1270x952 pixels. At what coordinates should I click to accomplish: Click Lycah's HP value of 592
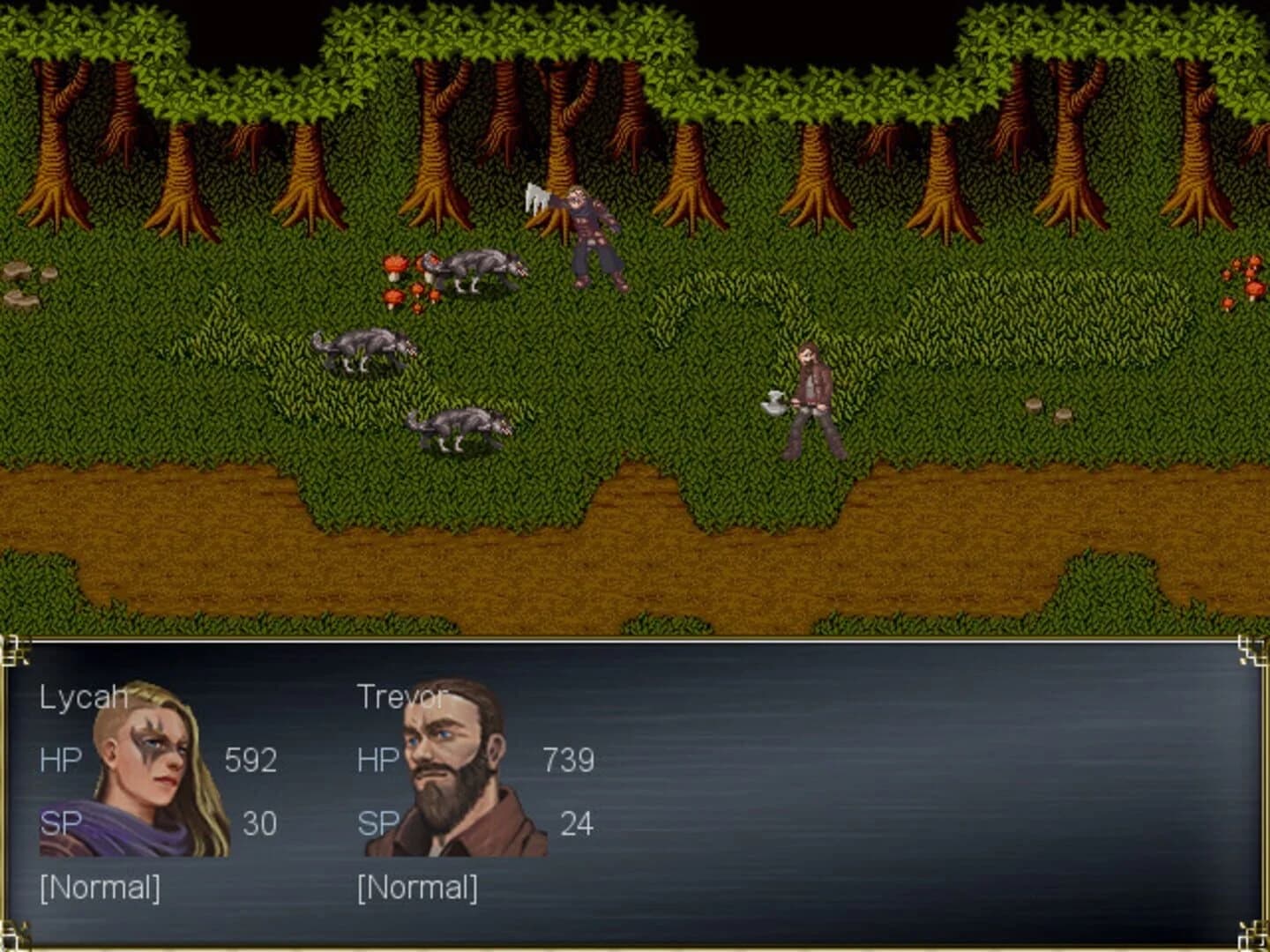251,759
